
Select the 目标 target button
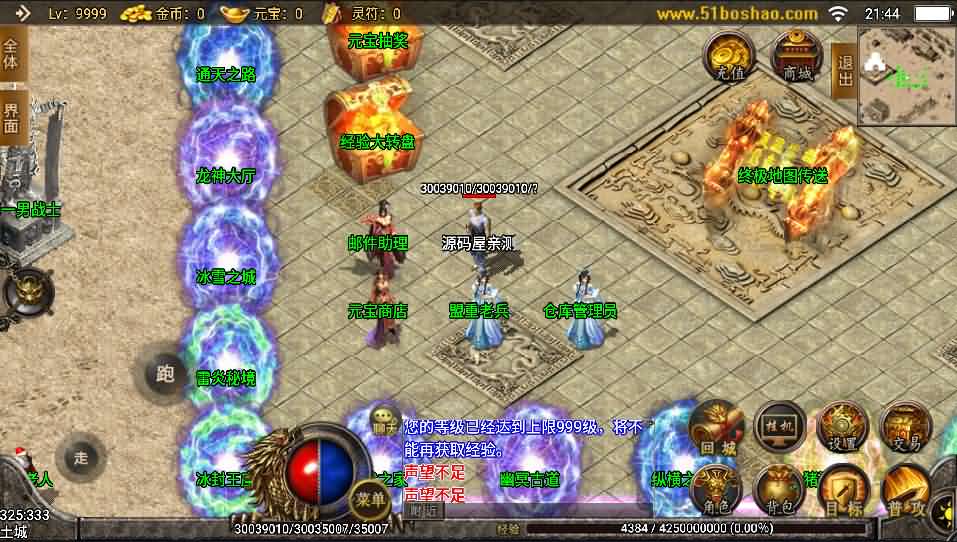[x=842, y=492]
